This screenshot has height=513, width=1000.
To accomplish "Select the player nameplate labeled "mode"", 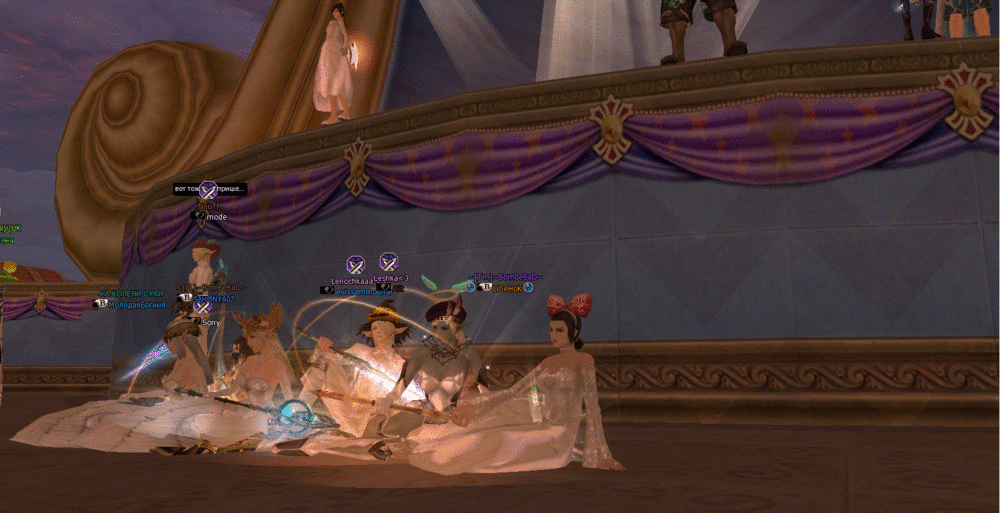I will pos(216,216).
